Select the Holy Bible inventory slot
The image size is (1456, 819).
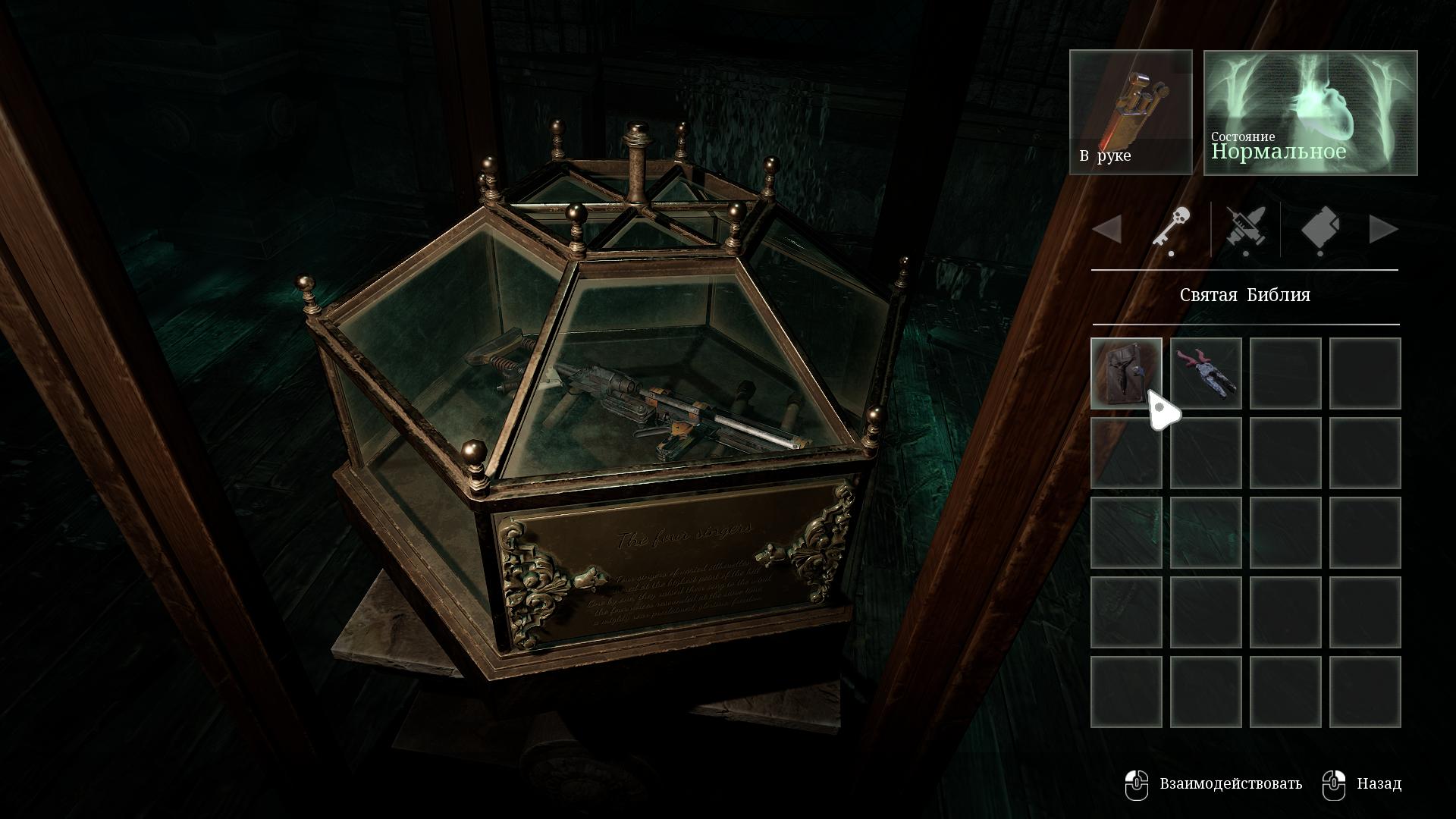point(1126,373)
